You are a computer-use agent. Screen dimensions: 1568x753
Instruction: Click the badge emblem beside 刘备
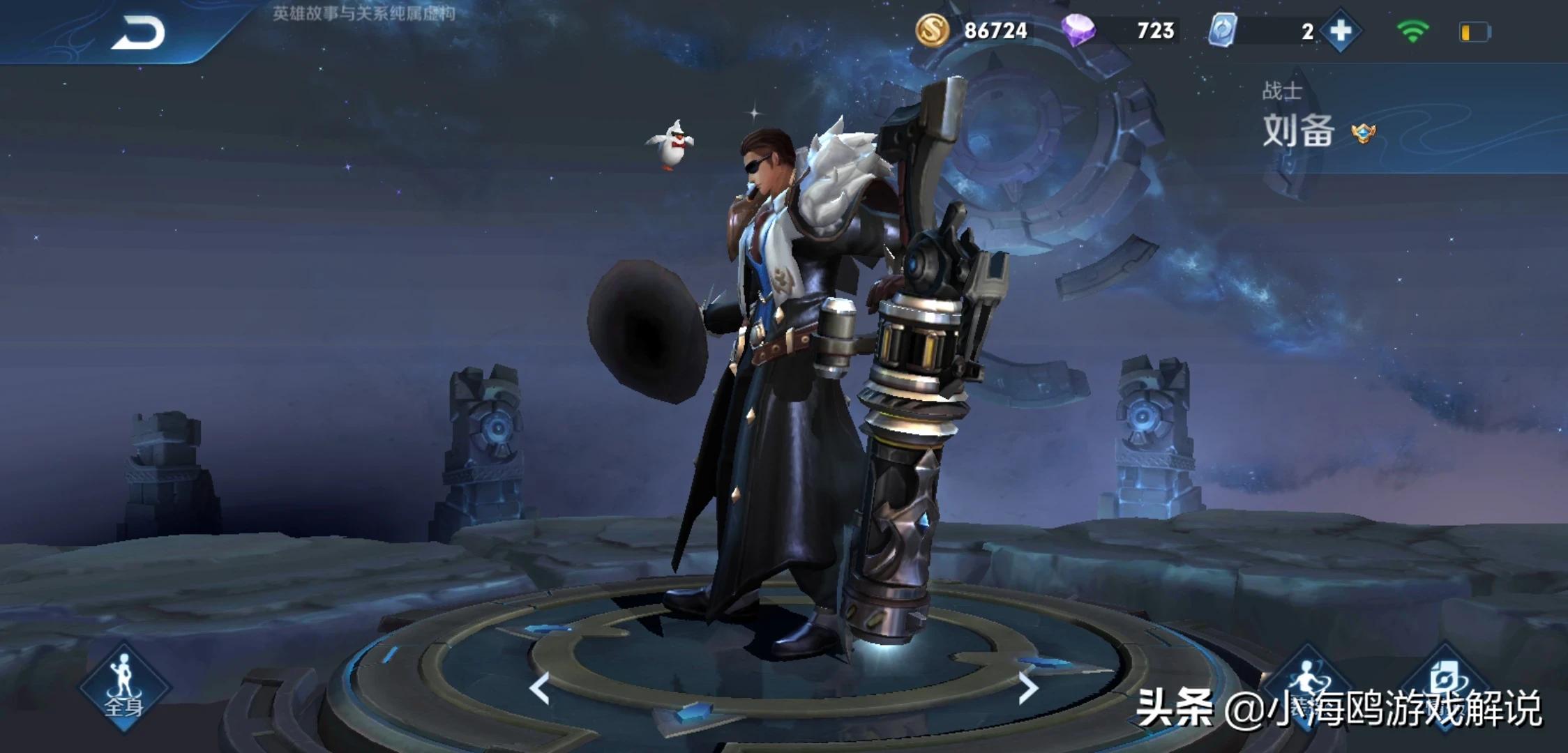(1363, 132)
